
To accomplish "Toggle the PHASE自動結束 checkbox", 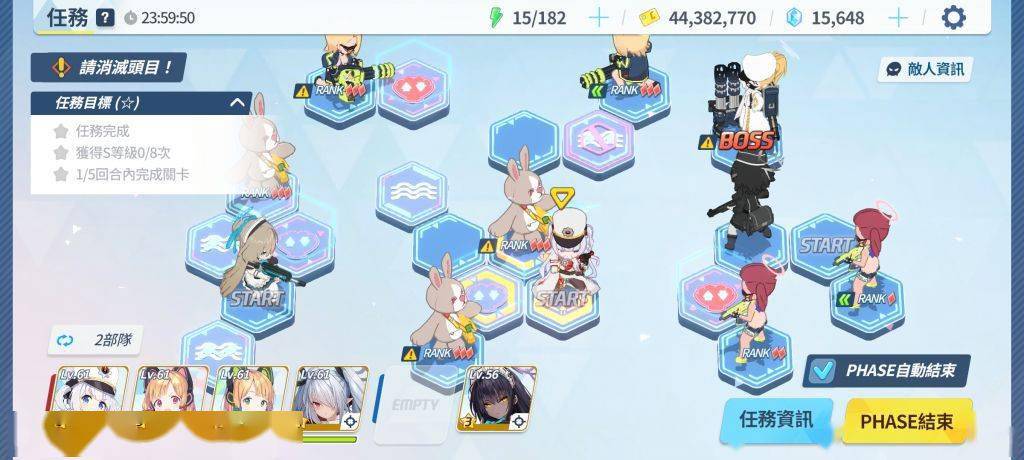I will 822,371.
